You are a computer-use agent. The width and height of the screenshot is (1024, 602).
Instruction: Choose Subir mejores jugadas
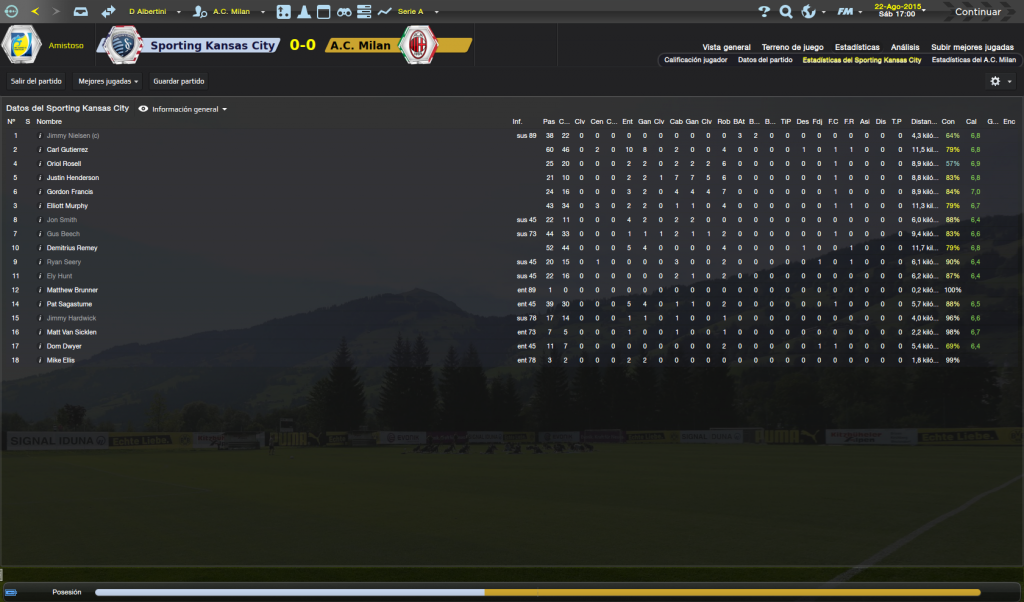972,47
